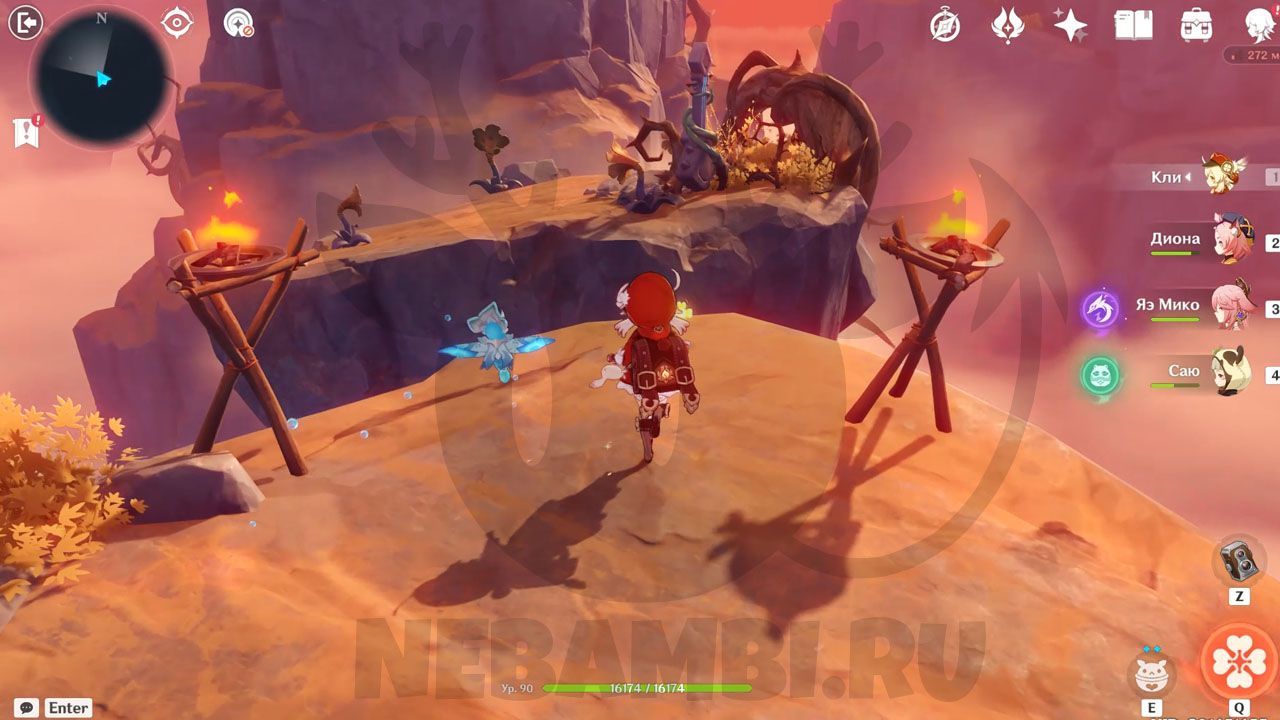
Task: Open the backpack inventory
Action: (1196, 25)
